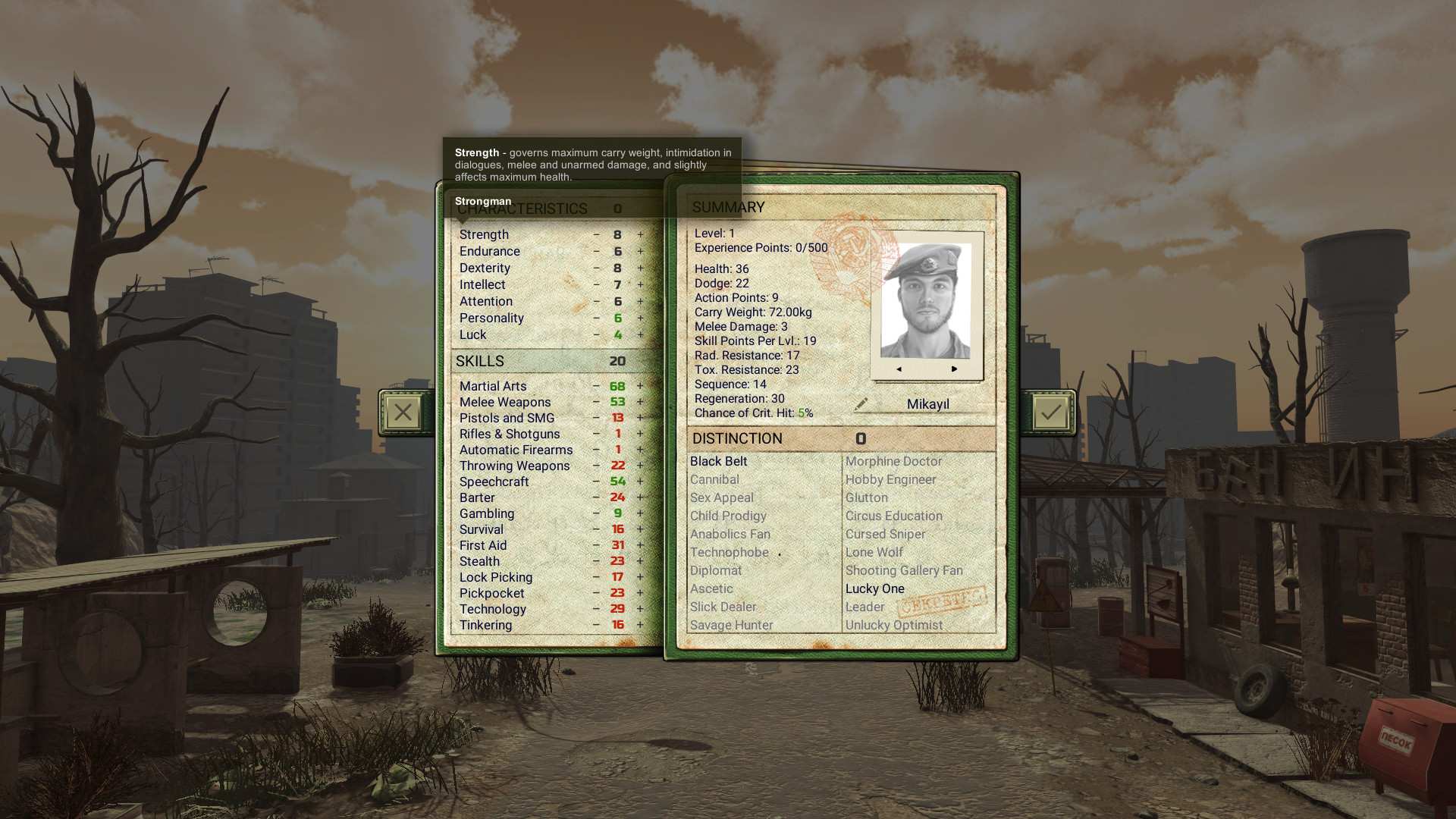The image size is (1456, 819).
Task: Increase the Technology skill
Action: point(639,609)
